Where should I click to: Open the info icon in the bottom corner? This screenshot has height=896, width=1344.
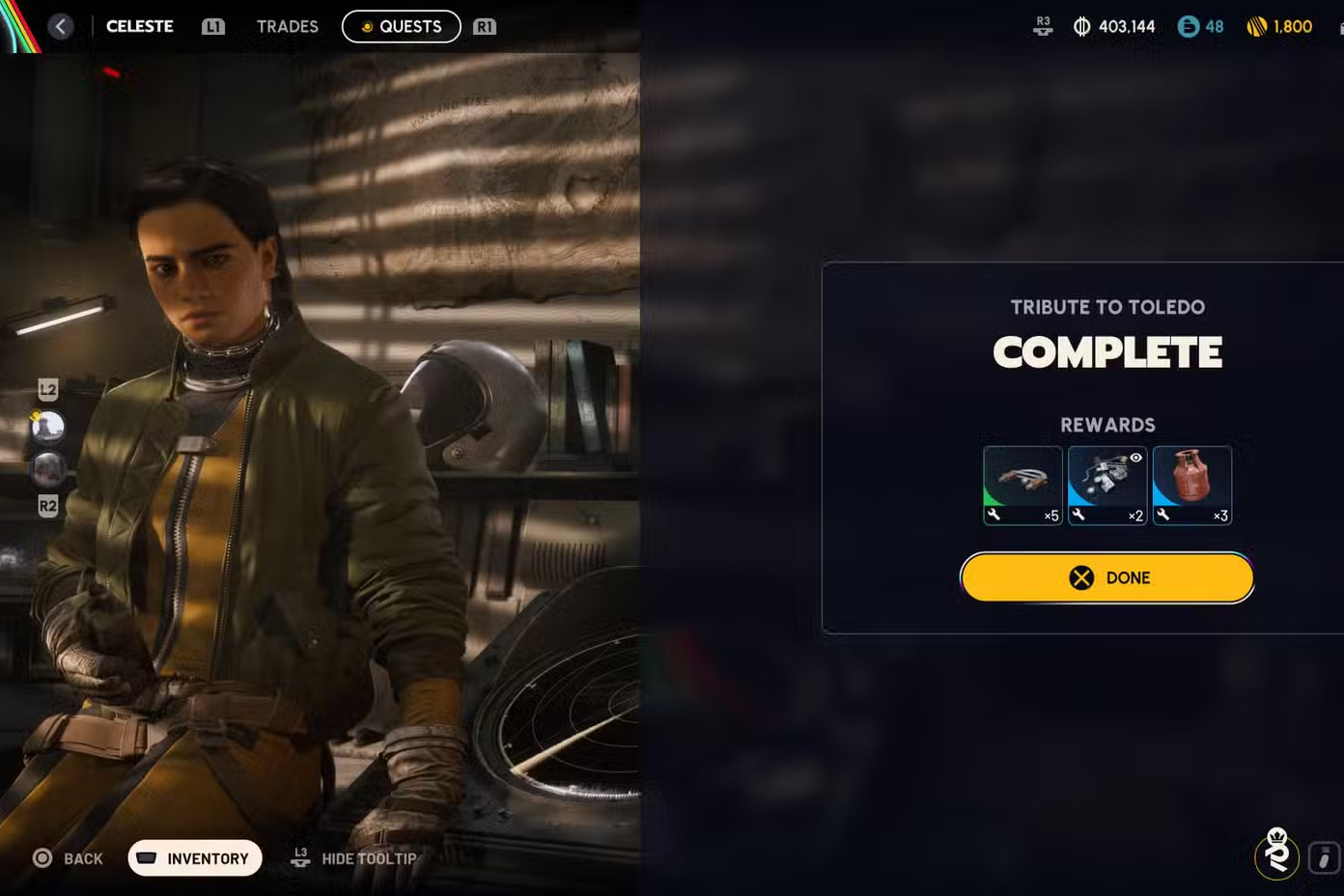point(1324,857)
